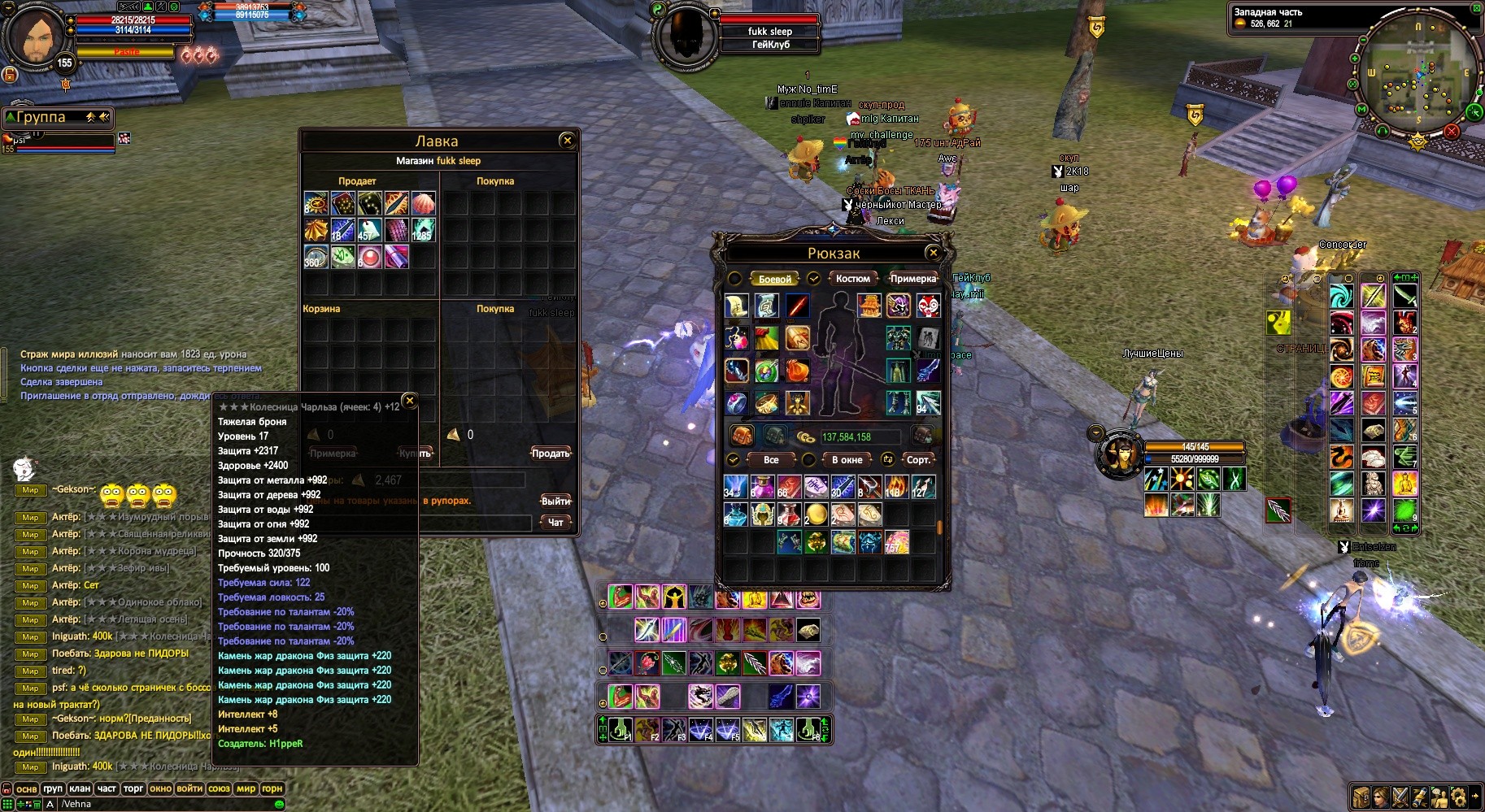Close the Лавка shop window

pyautogui.click(x=568, y=141)
